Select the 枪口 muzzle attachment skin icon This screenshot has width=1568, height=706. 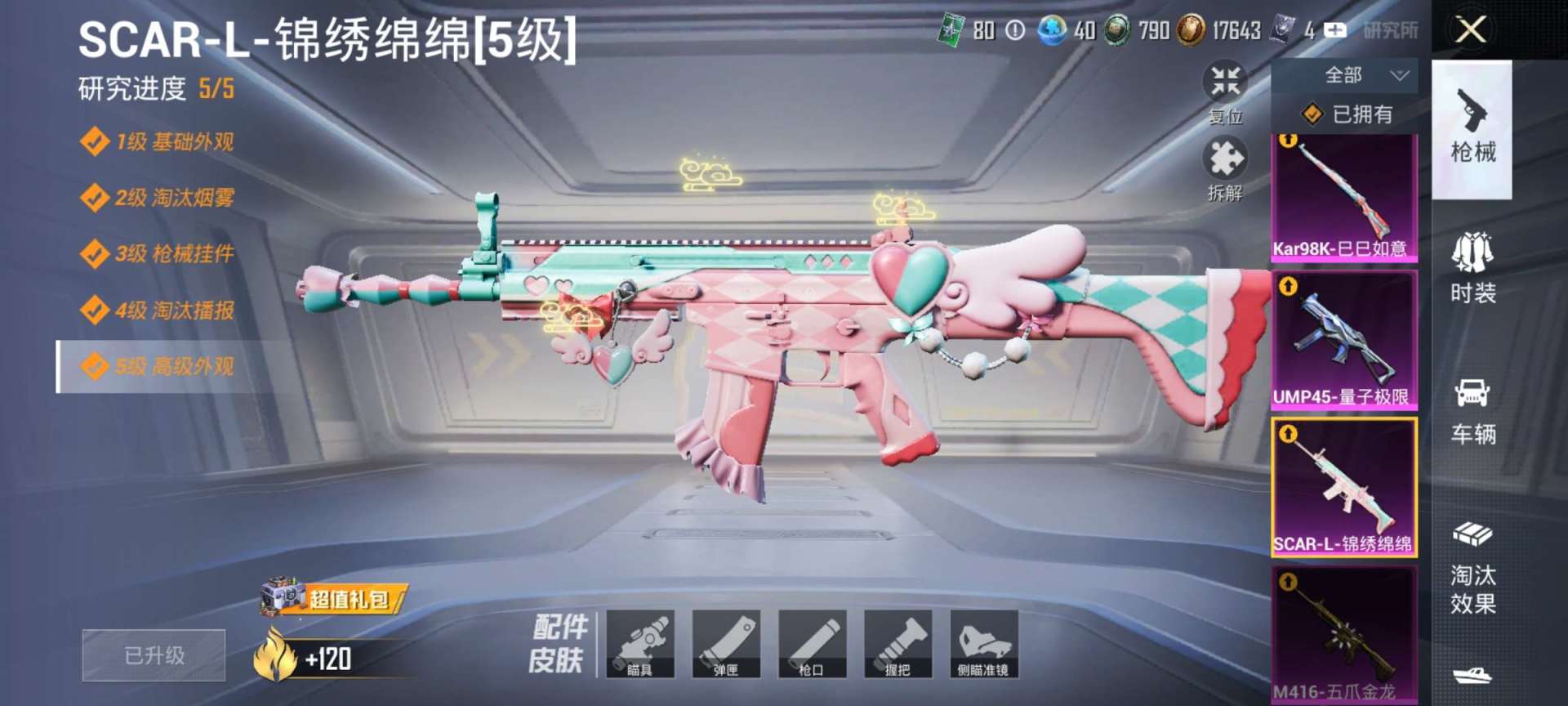[x=813, y=646]
